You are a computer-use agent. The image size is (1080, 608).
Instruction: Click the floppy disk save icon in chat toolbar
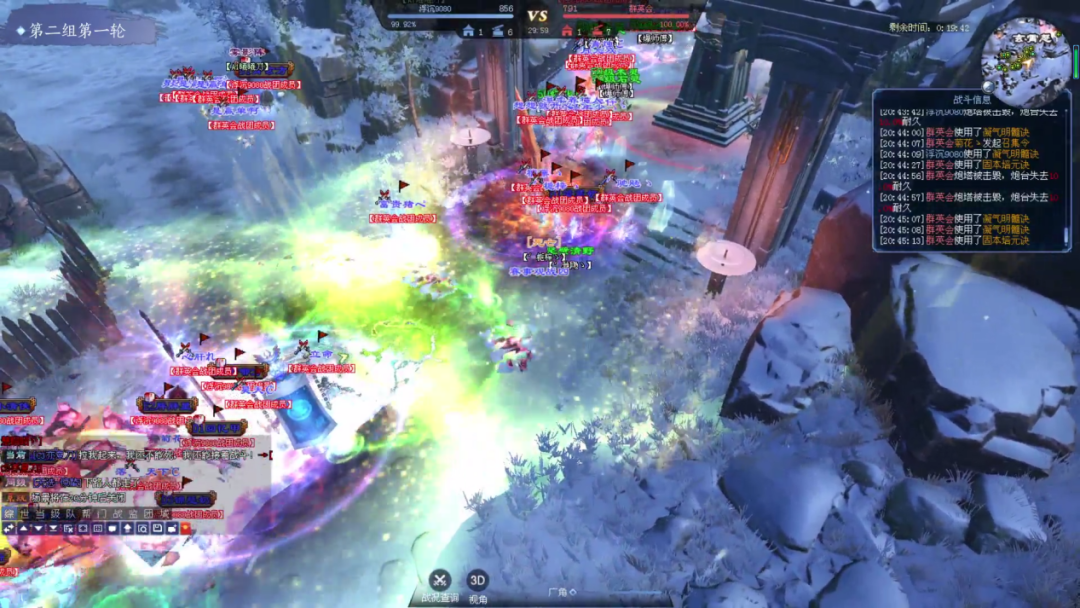[158, 528]
